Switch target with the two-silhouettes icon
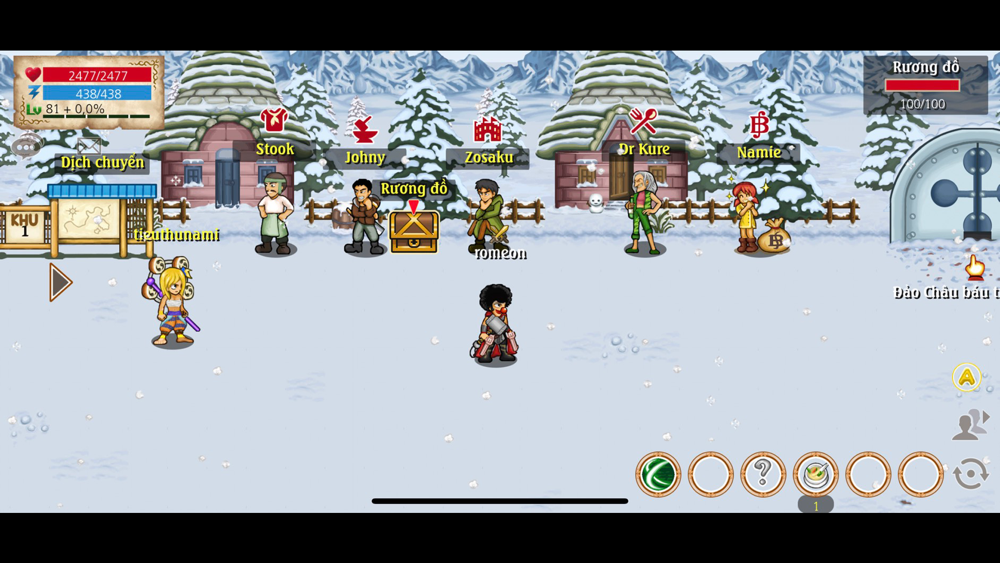Screen dimensions: 1000x563 [969, 425]
